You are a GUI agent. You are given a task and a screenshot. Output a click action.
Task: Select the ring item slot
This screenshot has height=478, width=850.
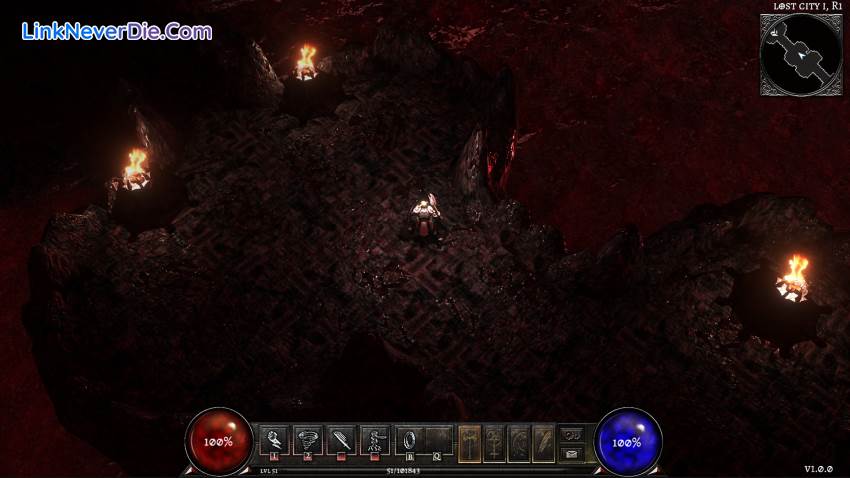(409, 440)
